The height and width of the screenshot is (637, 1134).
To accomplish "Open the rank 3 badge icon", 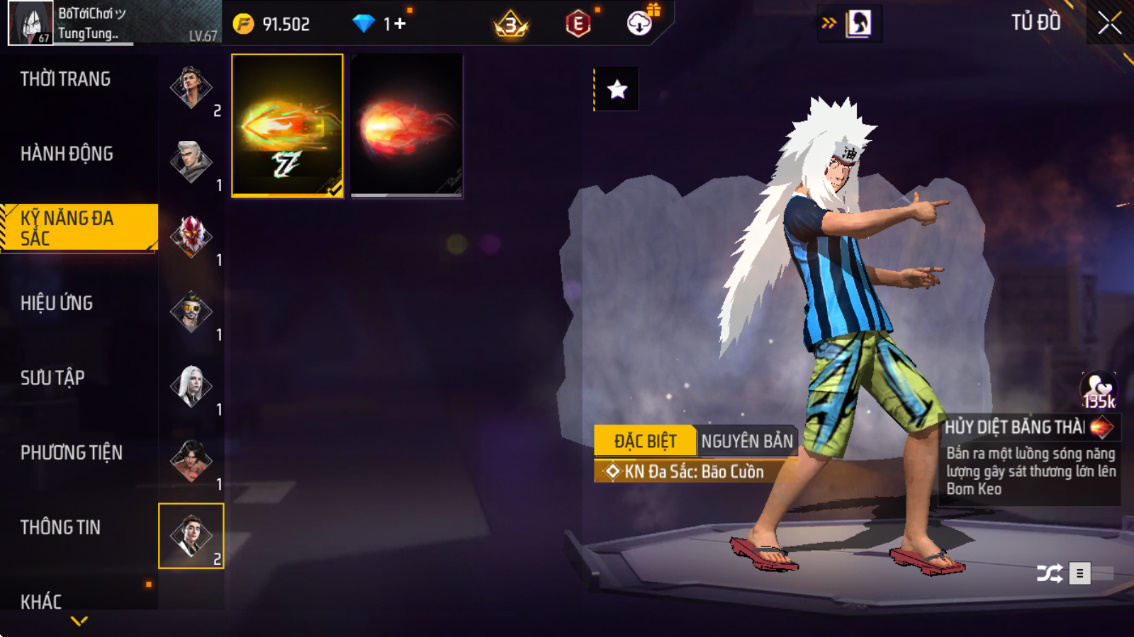I will click(511, 24).
